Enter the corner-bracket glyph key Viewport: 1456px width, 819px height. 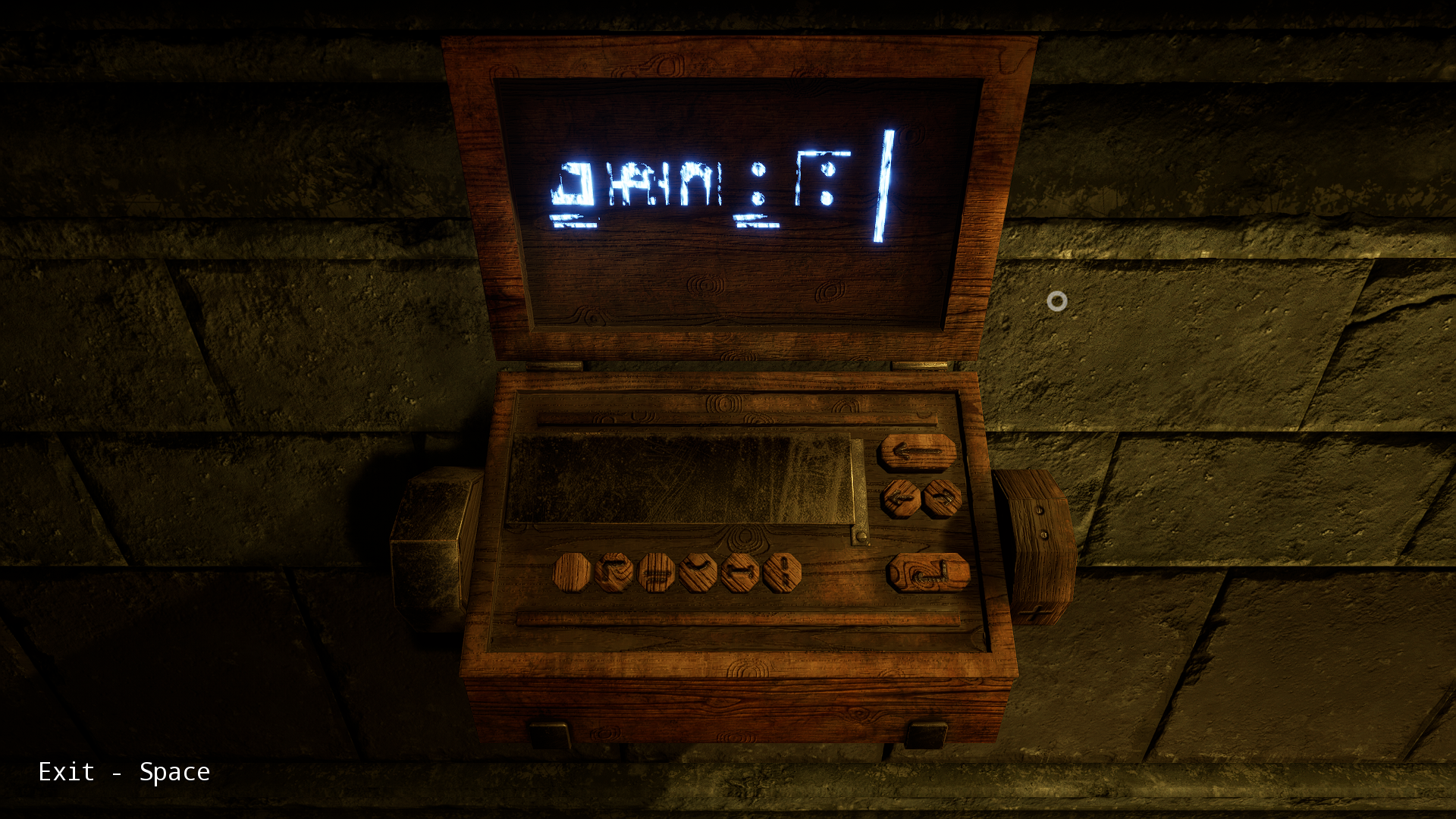614,572
